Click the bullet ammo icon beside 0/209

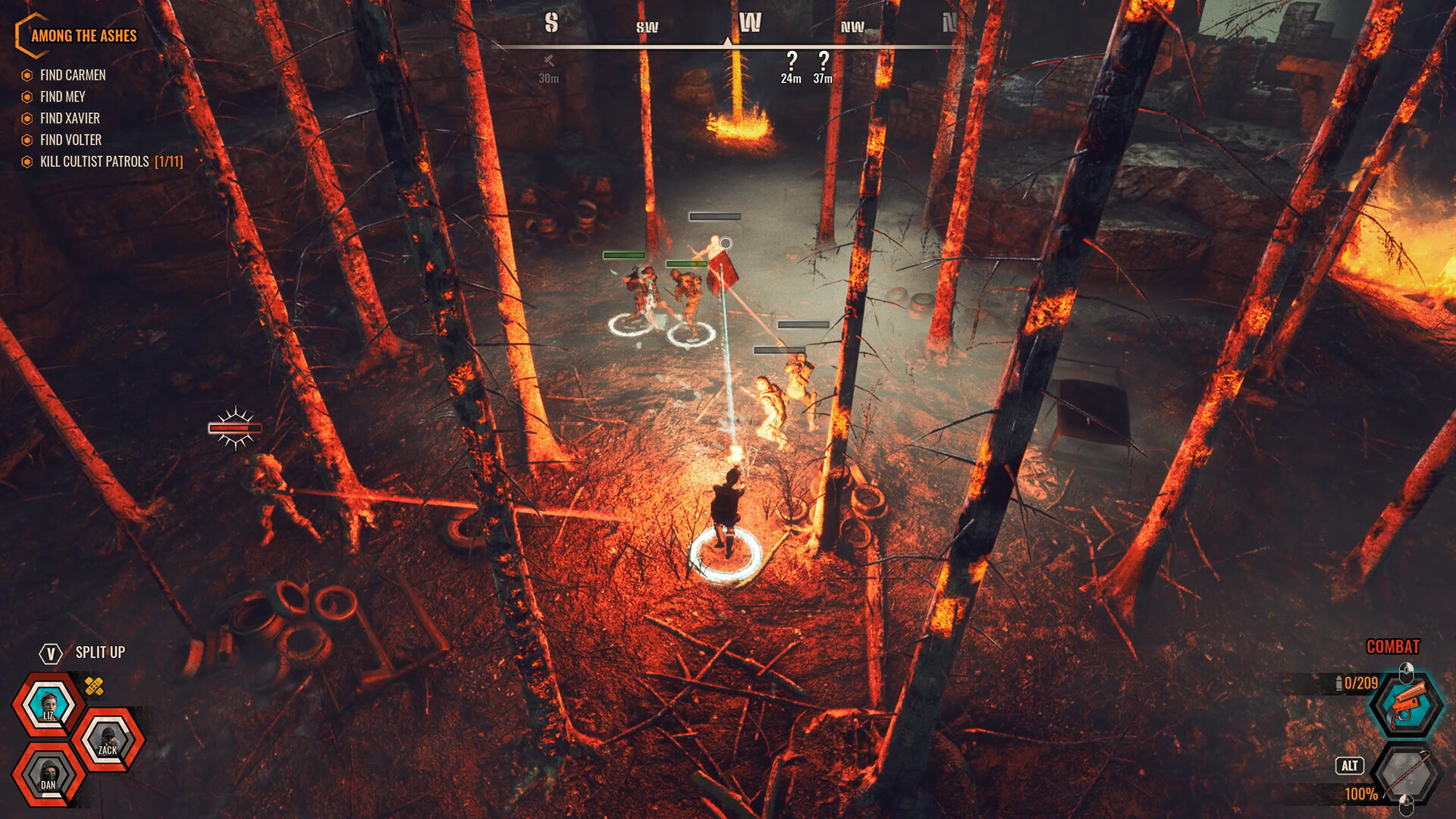tap(1337, 682)
